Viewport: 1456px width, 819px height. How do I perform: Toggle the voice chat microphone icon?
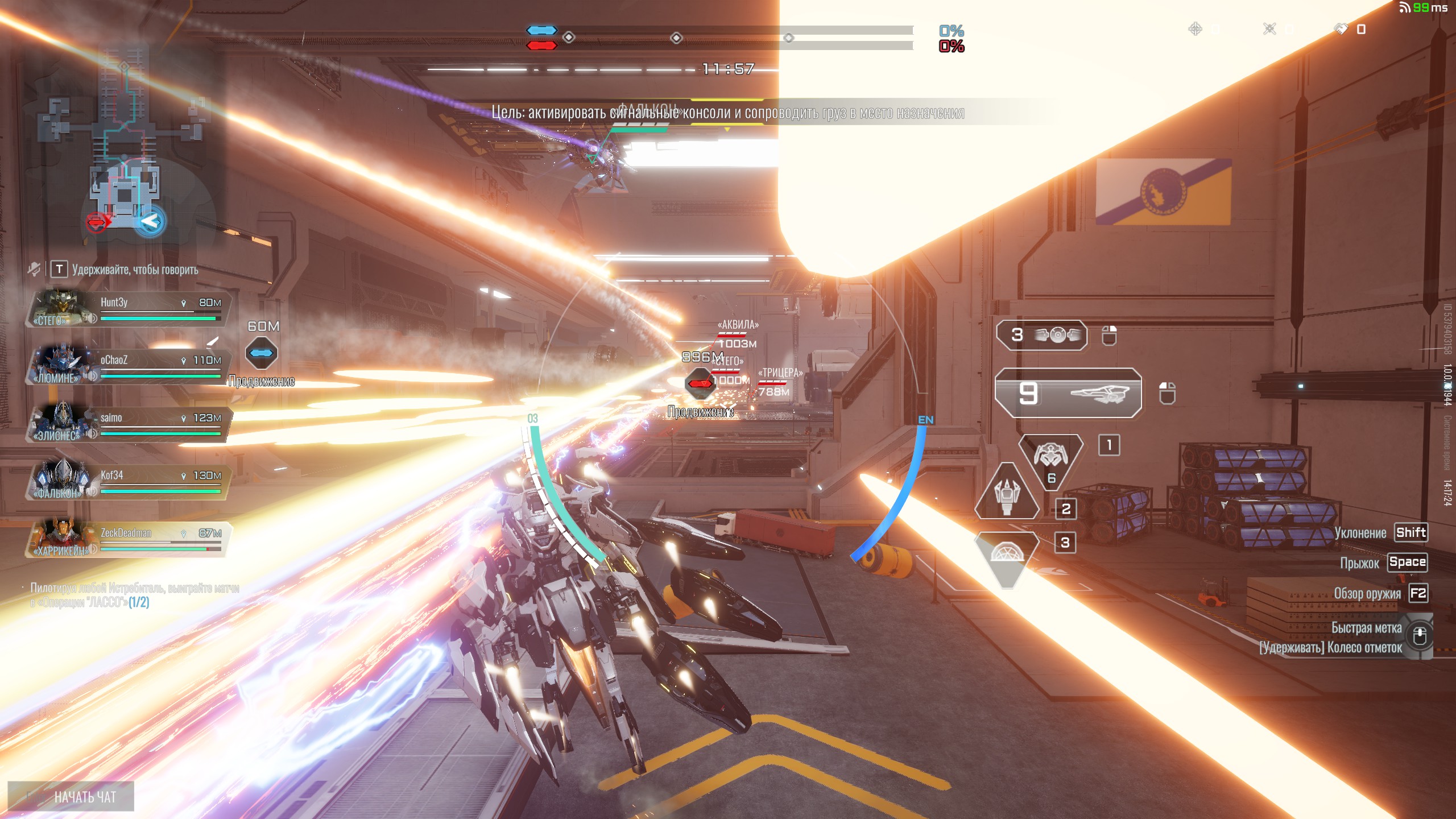34,269
